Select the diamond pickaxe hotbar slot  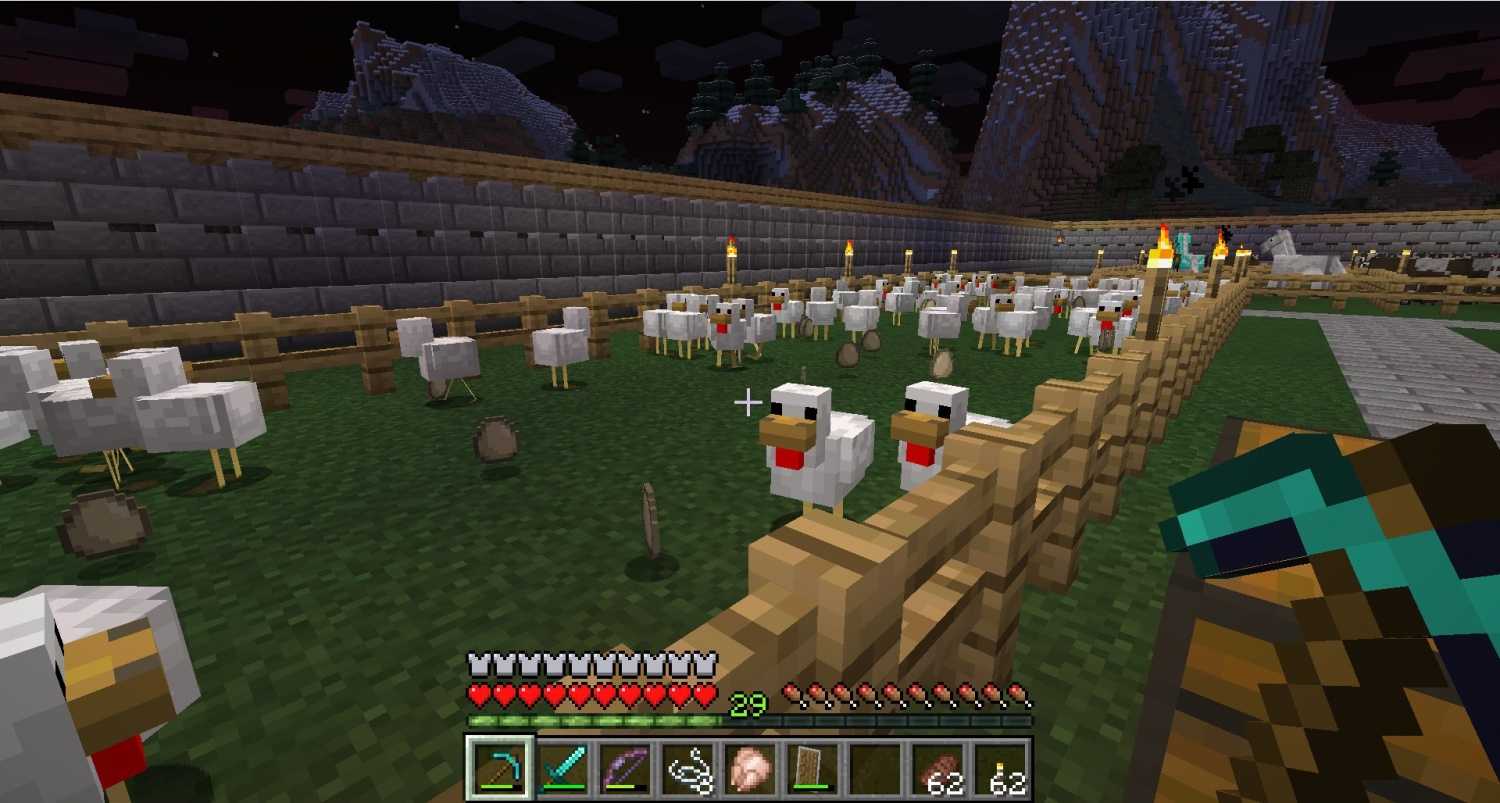click(501, 769)
